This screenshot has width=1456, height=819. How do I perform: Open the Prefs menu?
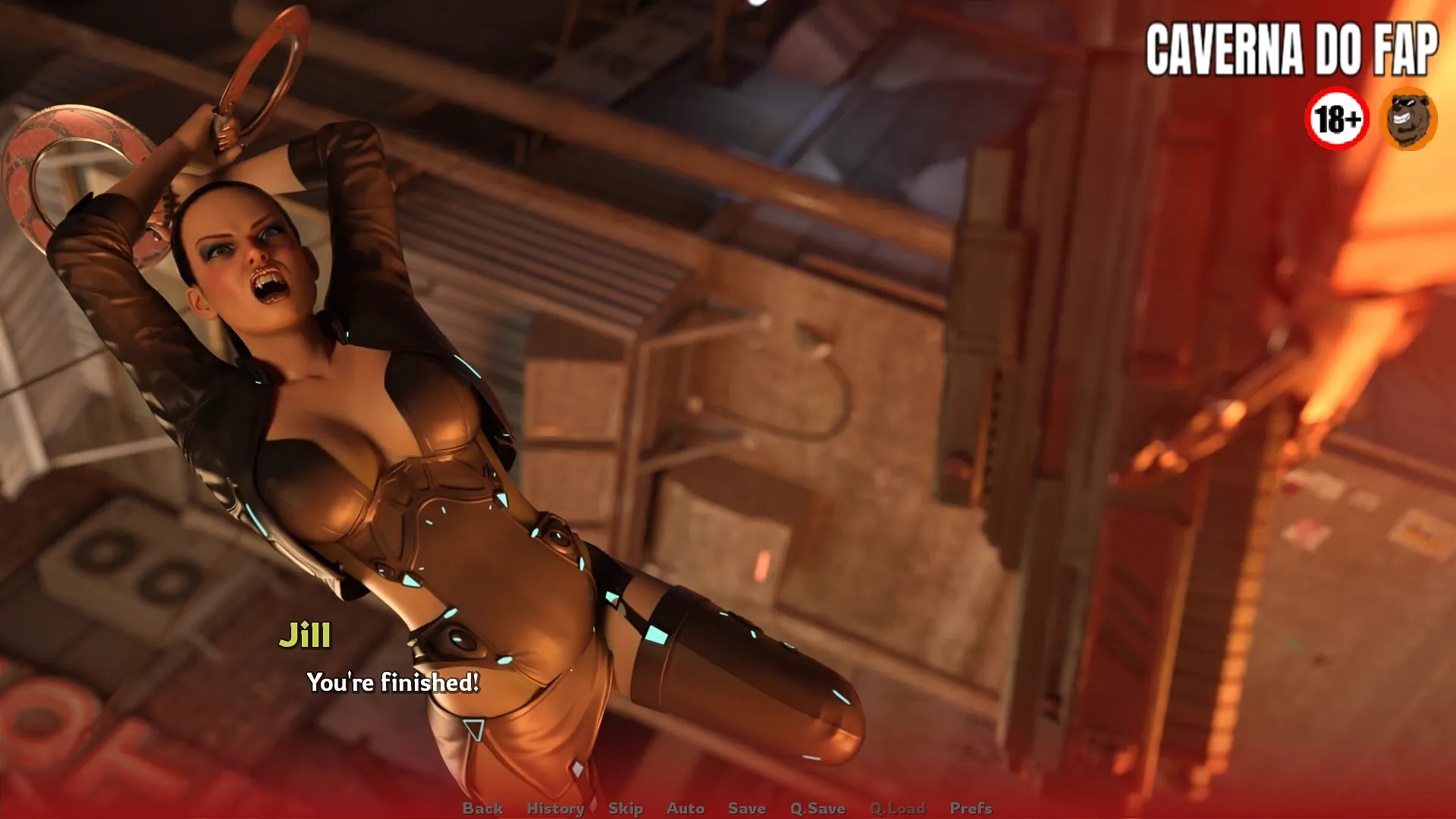pos(971,808)
